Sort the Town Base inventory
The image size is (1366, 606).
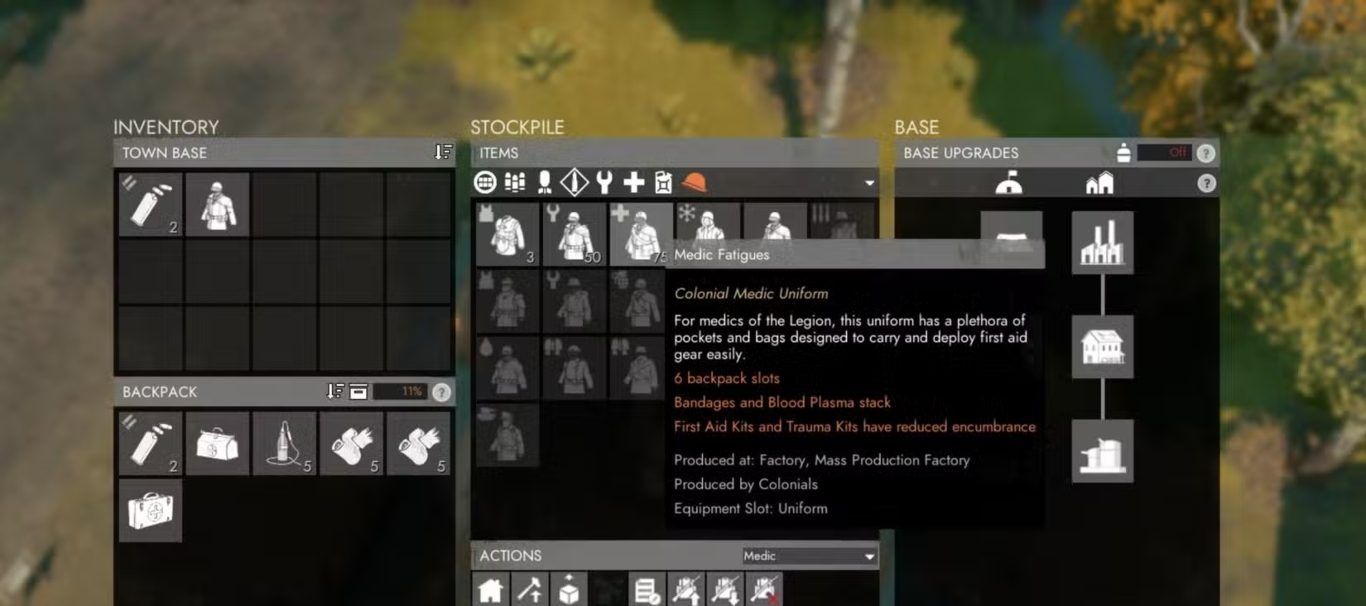click(x=443, y=152)
